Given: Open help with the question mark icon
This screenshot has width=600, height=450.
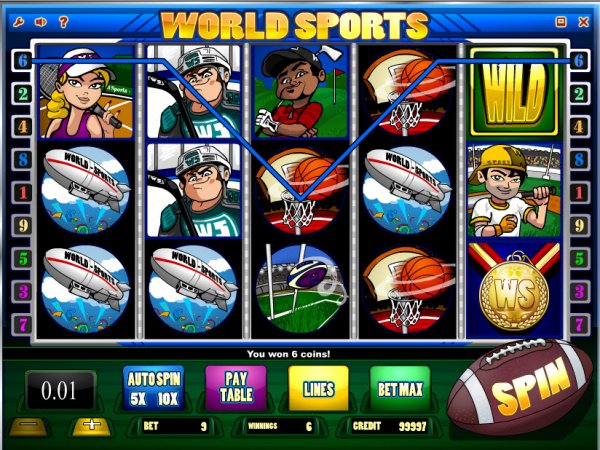Looking at the screenshot, I should [x=63, y=20].
